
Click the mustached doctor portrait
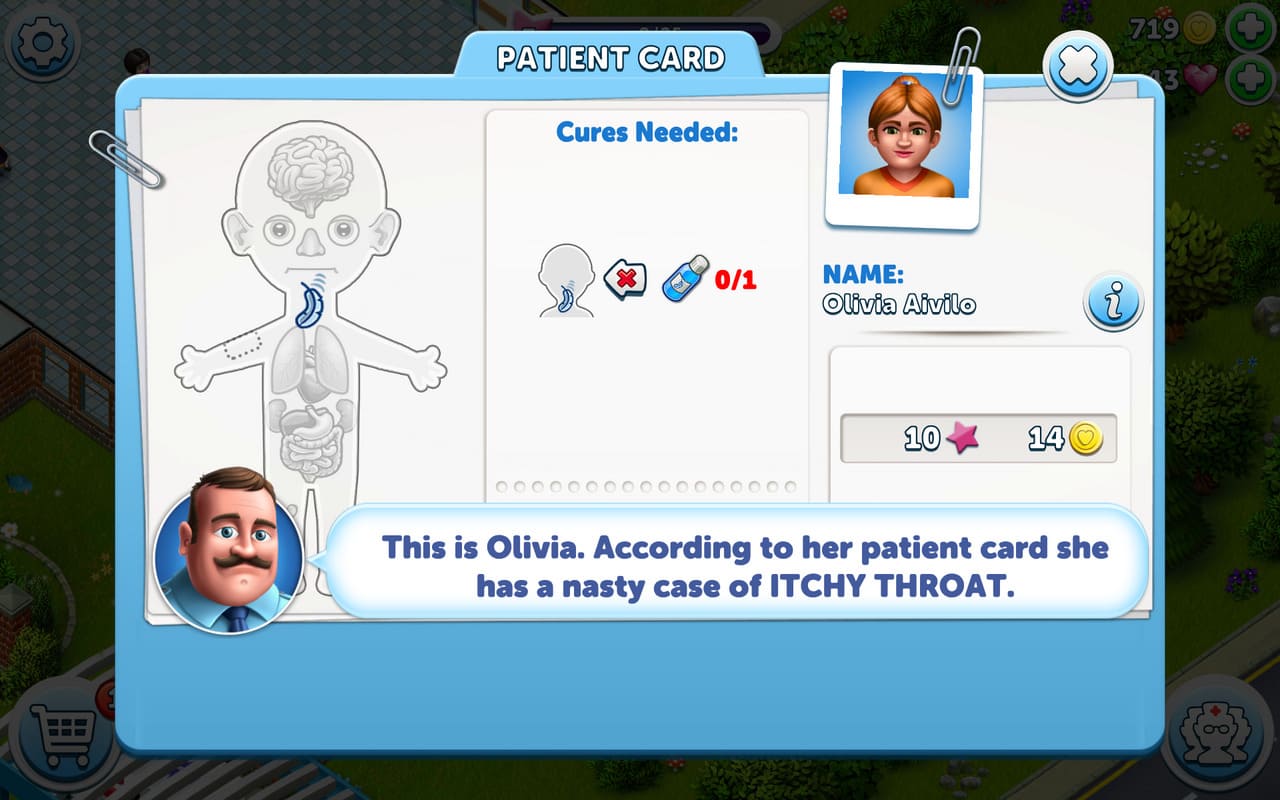coord(229,549)
